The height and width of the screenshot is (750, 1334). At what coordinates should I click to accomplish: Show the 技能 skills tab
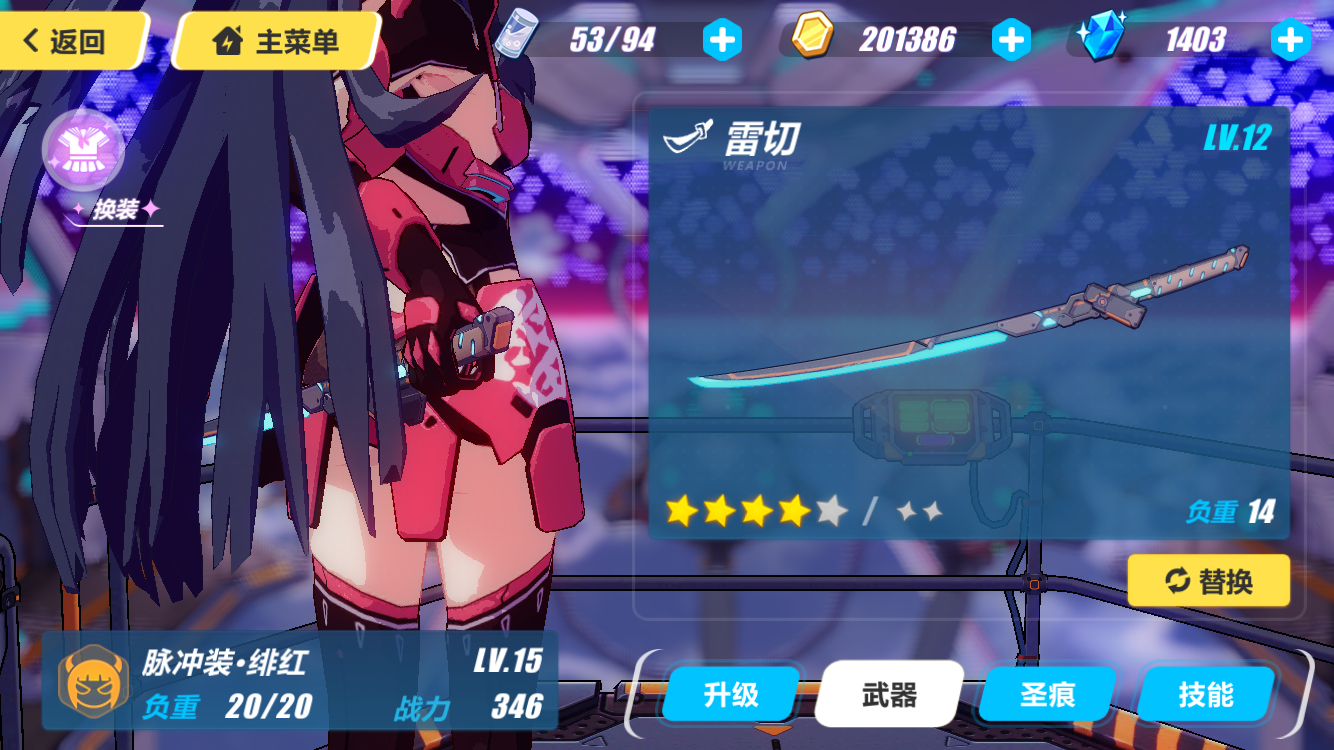(1206, 694)
